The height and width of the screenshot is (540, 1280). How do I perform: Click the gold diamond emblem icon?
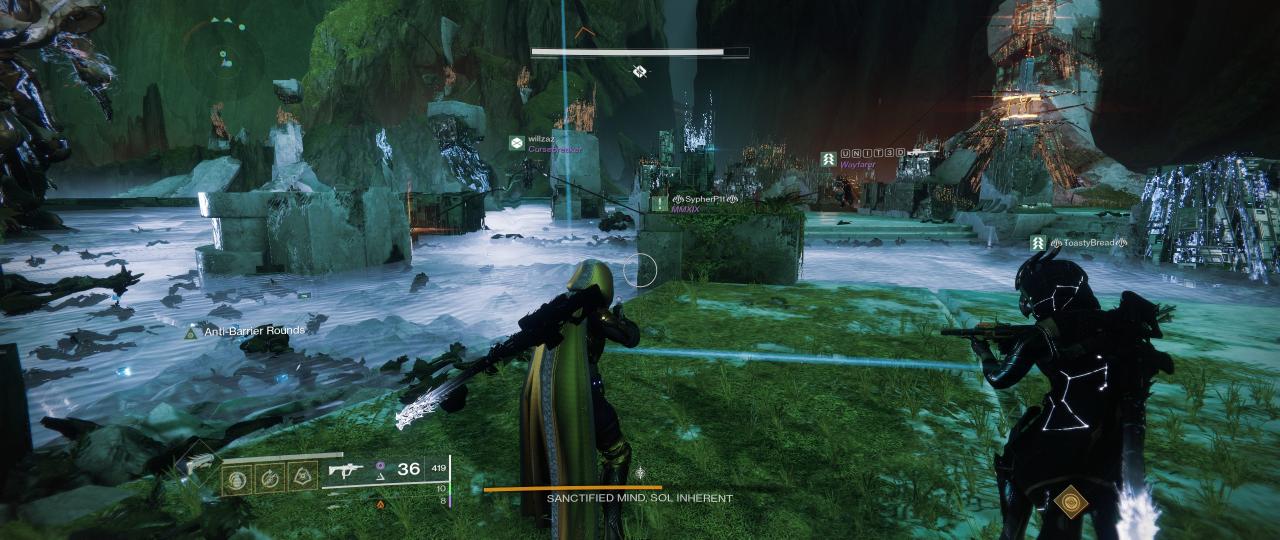click(x=1071, y=498)
